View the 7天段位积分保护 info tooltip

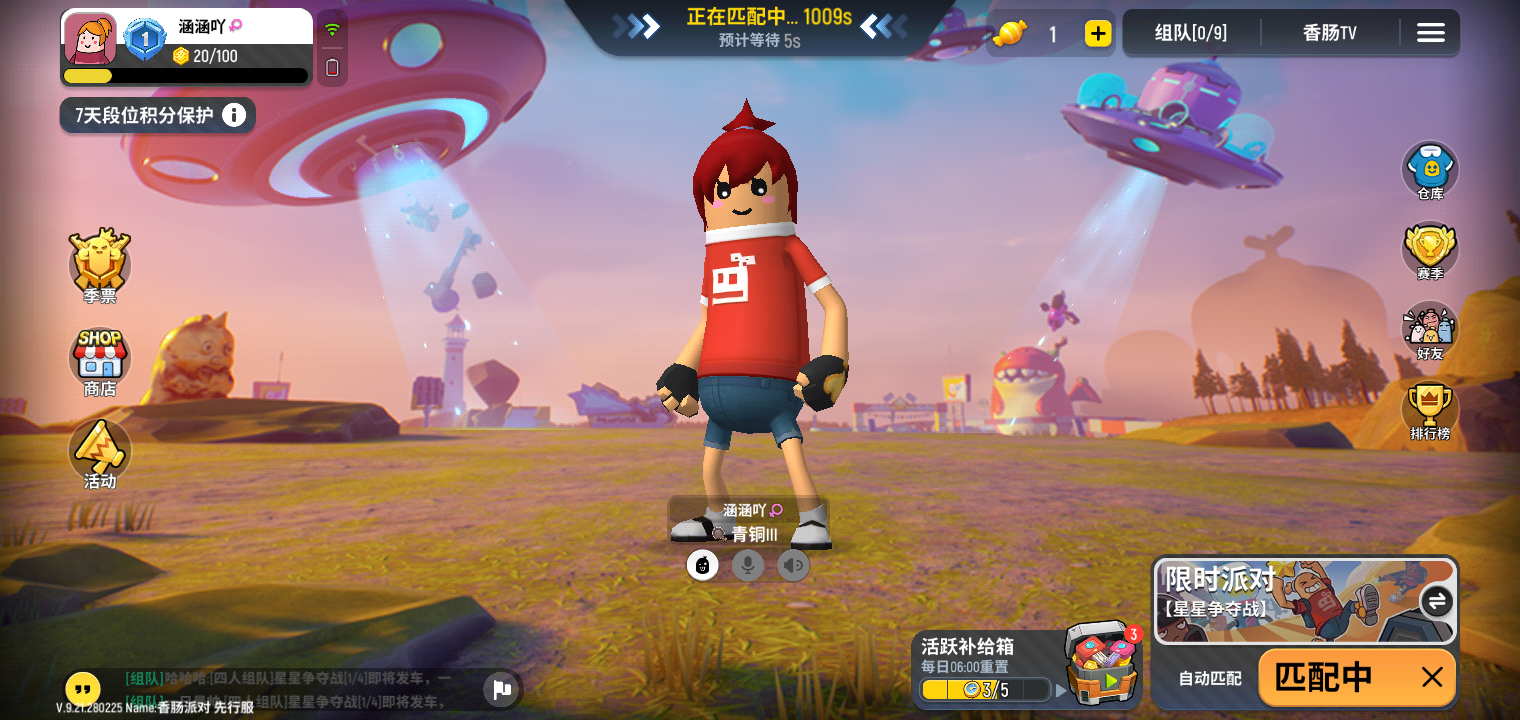[x=236, y=115]
